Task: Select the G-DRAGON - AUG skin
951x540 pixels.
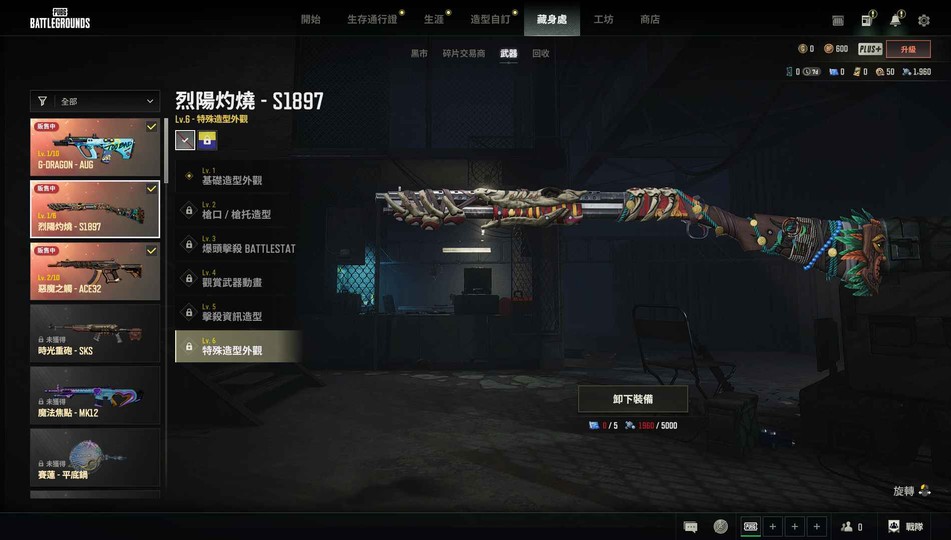Action: click(95, 147)
